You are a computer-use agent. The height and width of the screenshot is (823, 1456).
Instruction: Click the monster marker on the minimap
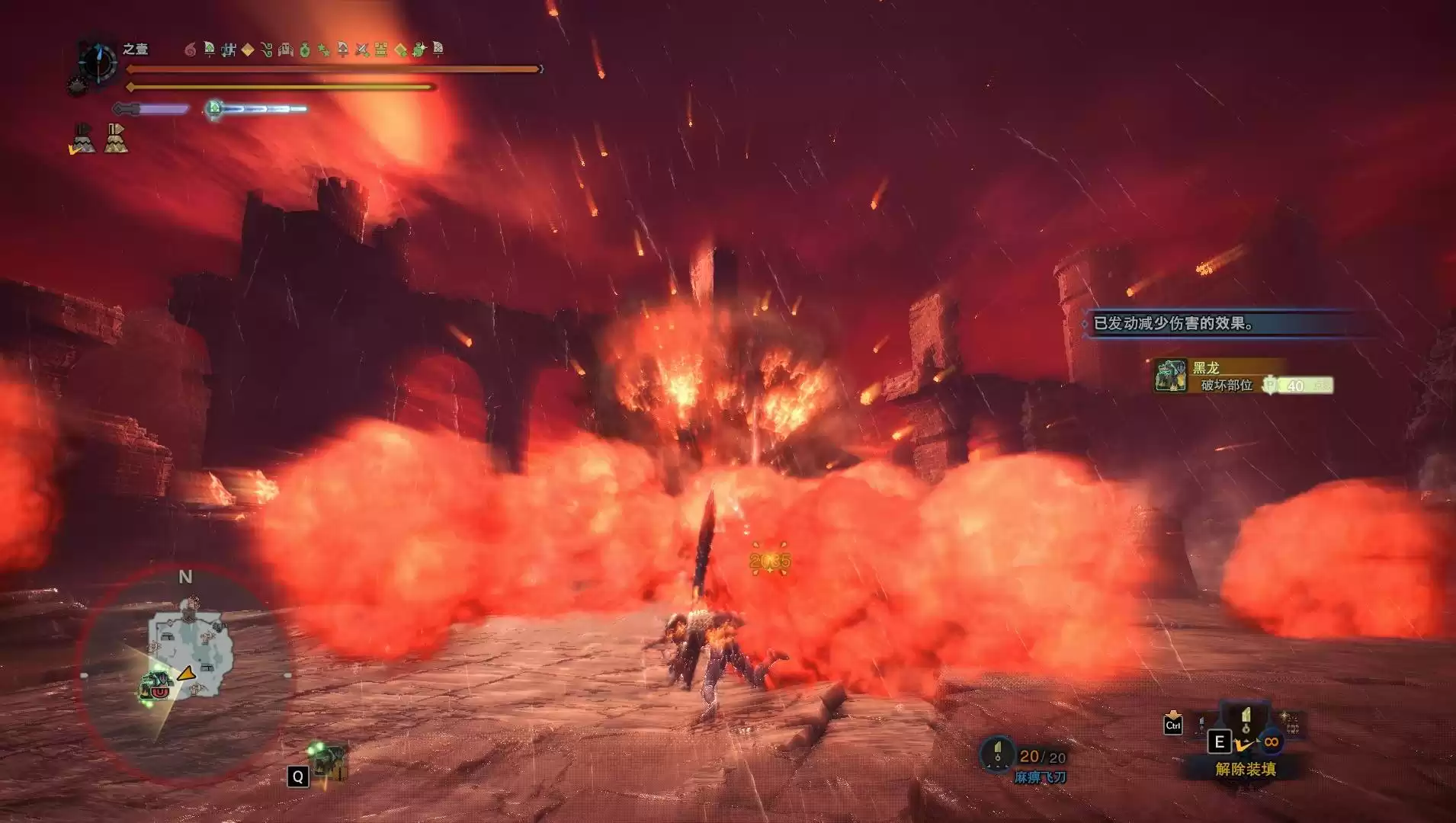point(155,684)
